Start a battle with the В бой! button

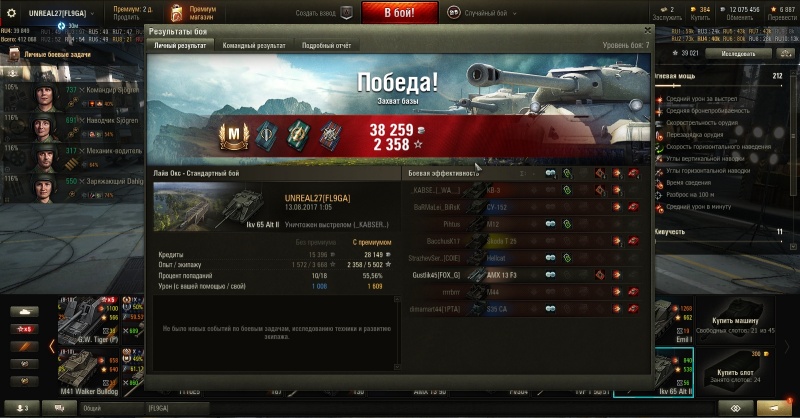tap(399, 12)
